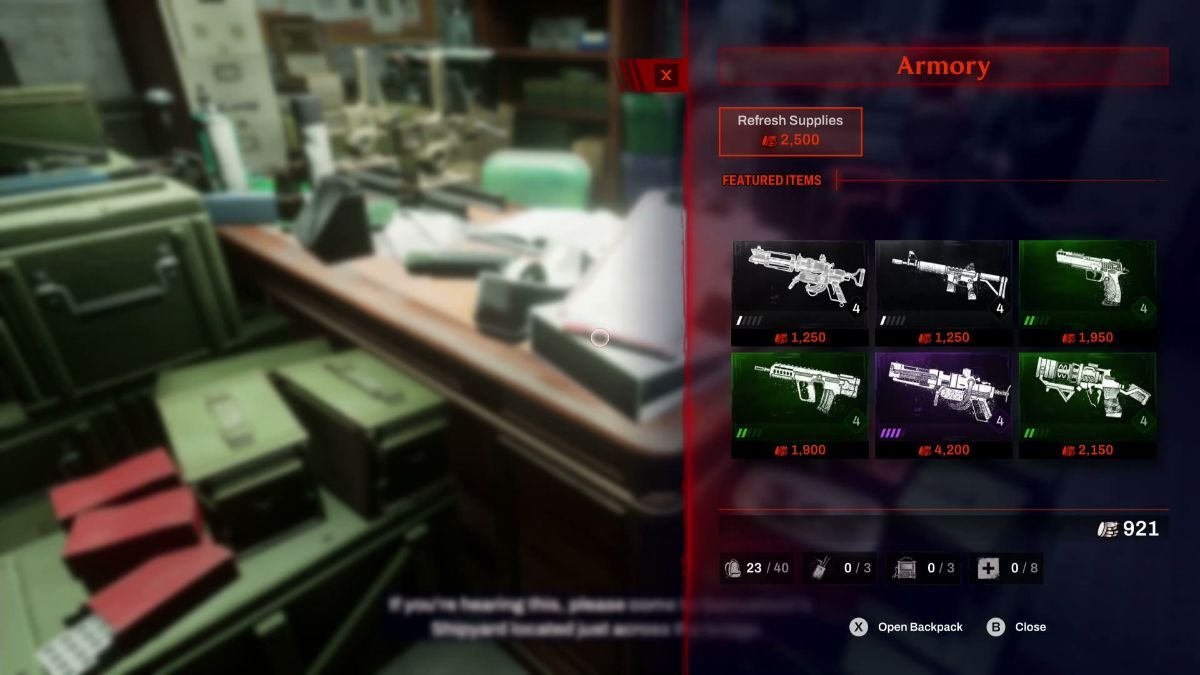The image size is (1200, 675).
Task: Click the Refresh Supplies button
Action: 790,130
